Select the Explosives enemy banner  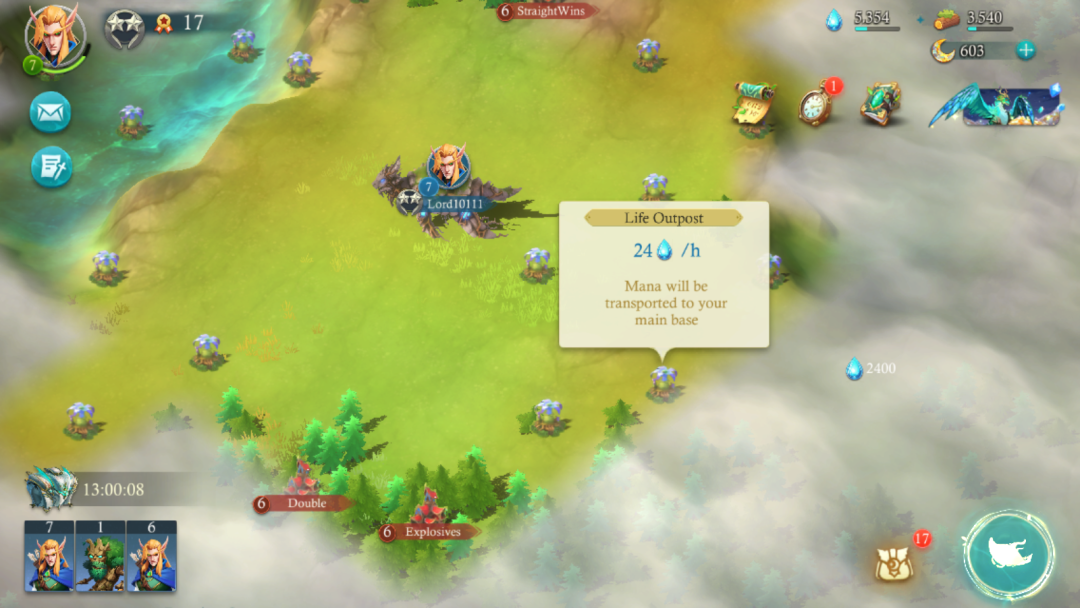[x=430, y=531]
